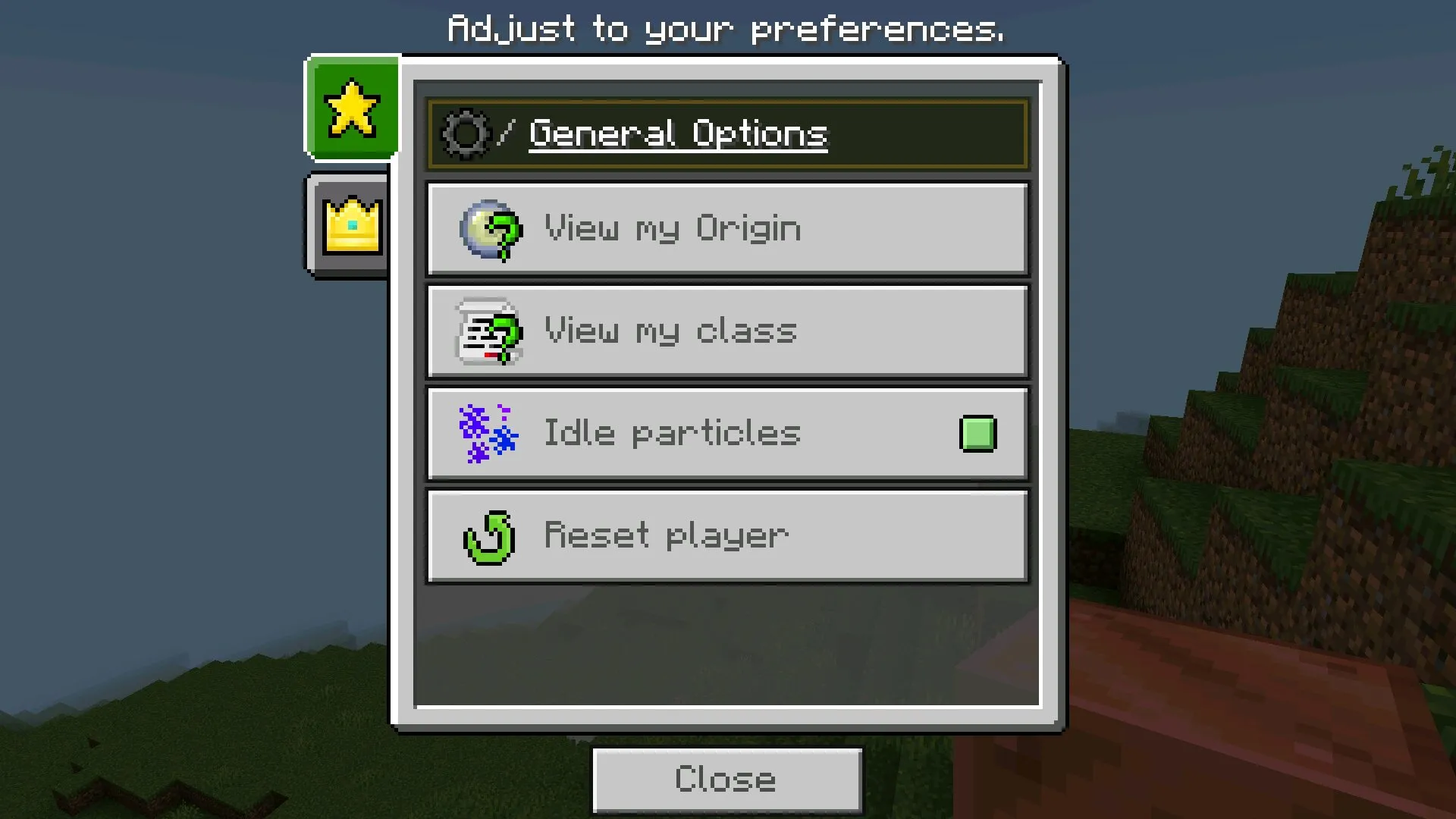Close the preferences menu
This screenshot has height=819, width=1456.
726,780
